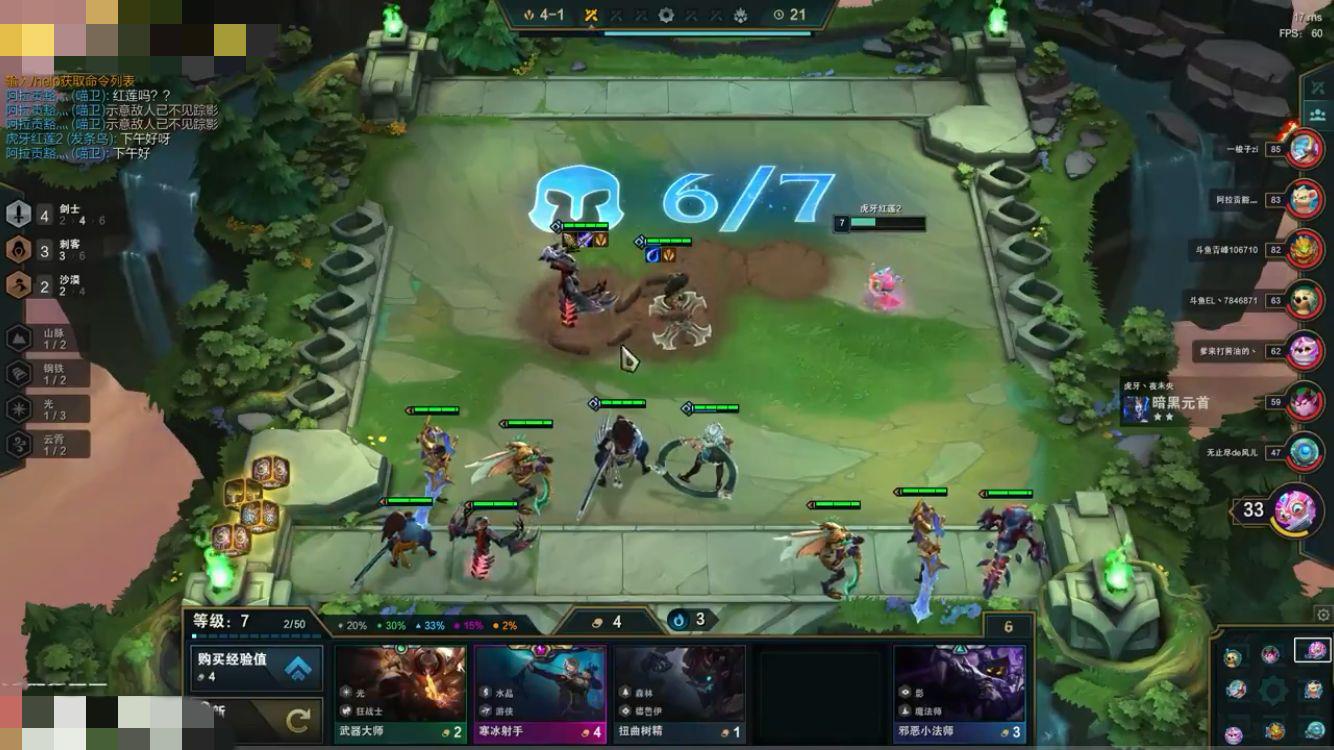Open the settings gear

point(1324,615)
